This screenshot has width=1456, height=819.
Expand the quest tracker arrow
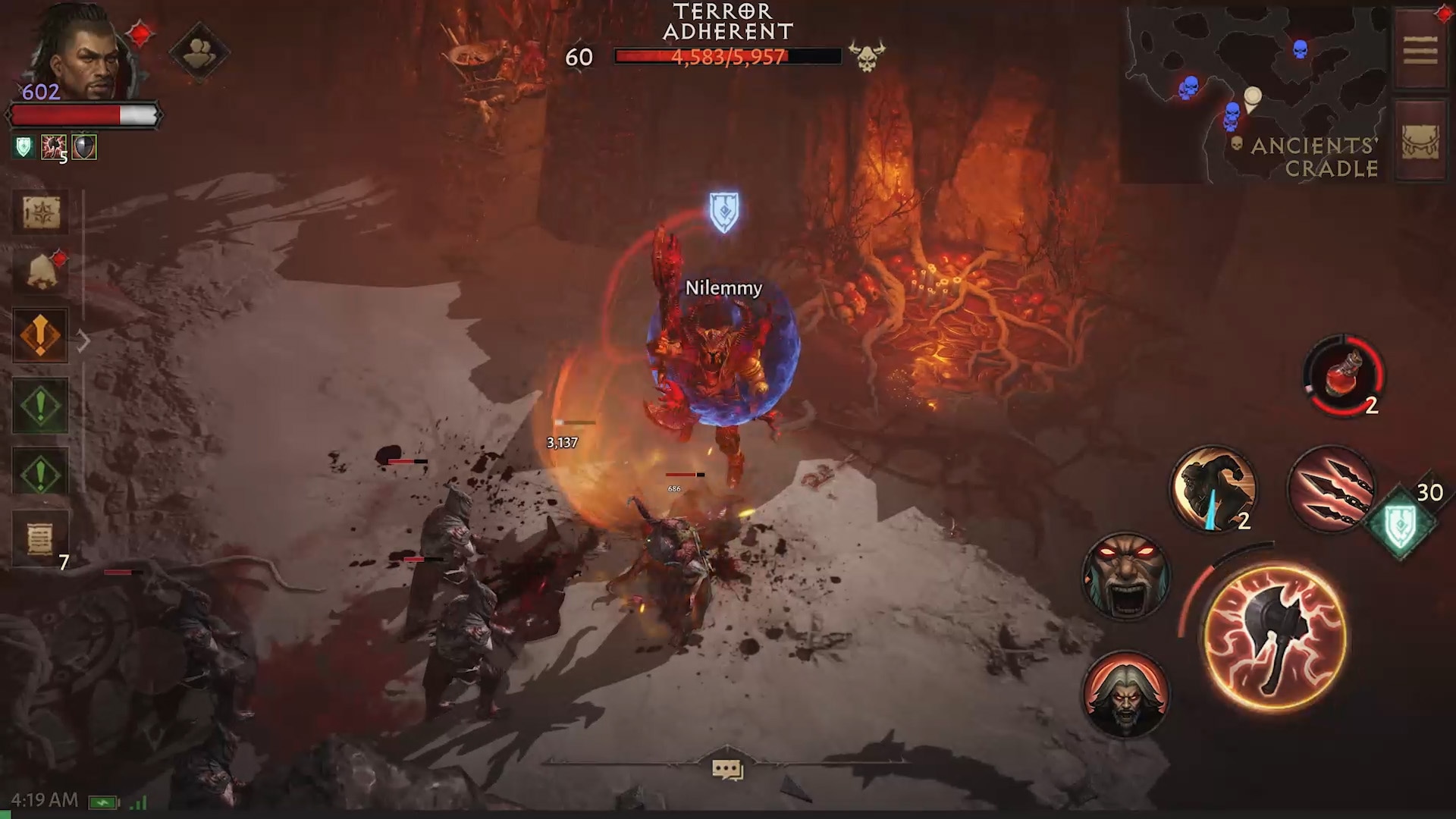83,341
